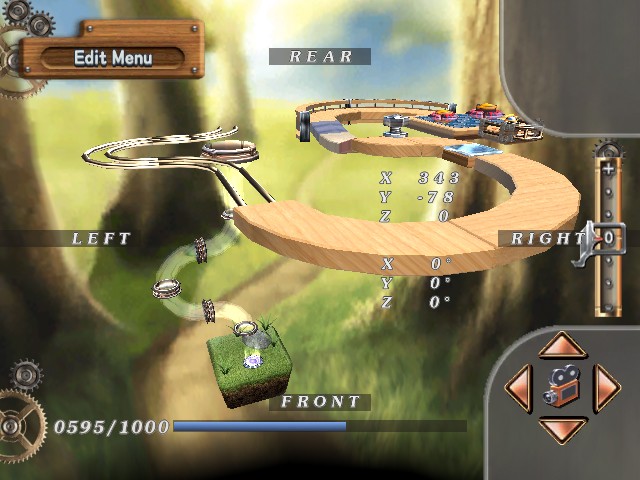Screen dimensions: 640x480
Task: Click the camera down arrow
Action: 561,430
